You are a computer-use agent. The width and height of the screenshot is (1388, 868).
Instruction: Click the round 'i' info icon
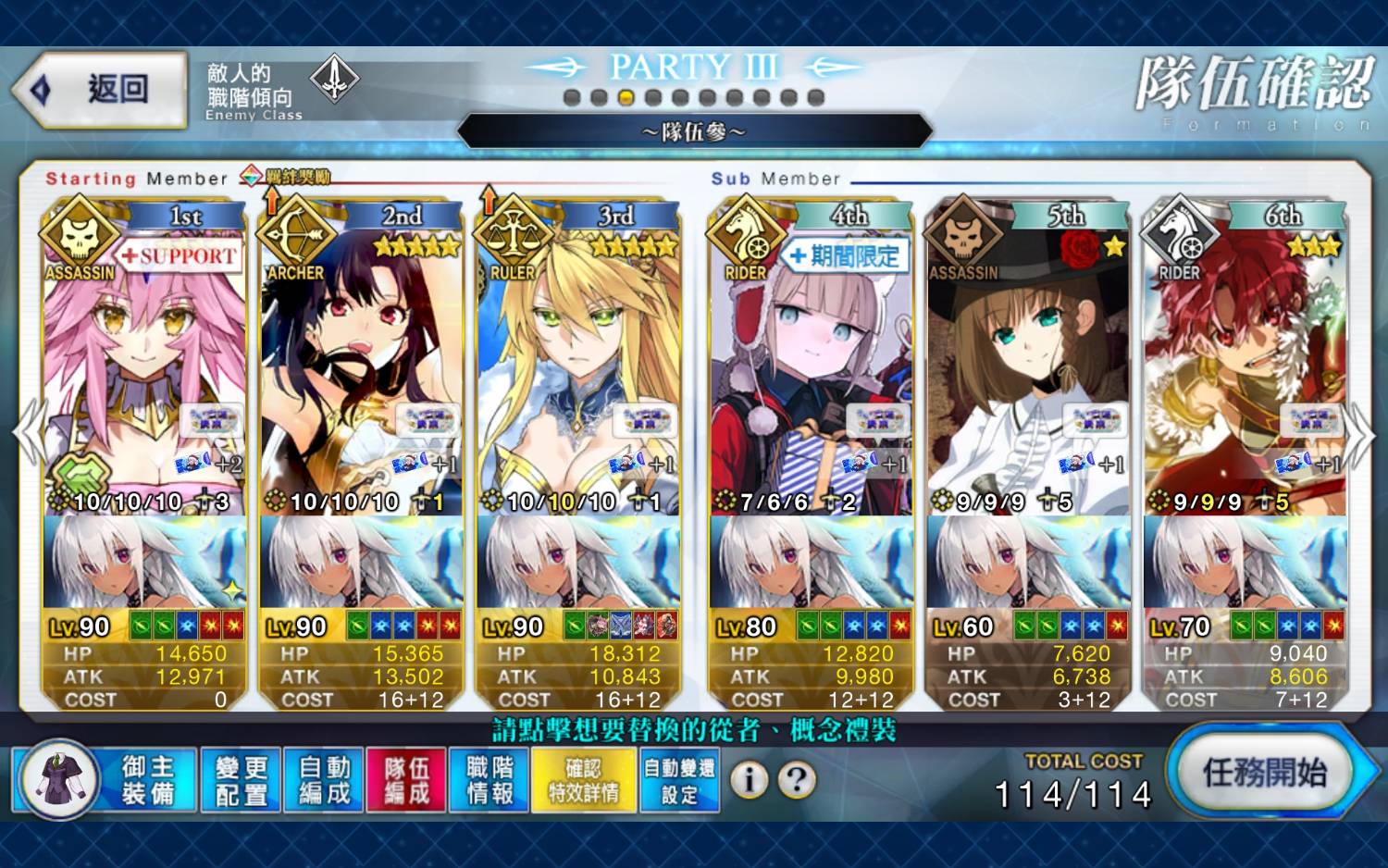pyautogui.click(x=750, y=780)
